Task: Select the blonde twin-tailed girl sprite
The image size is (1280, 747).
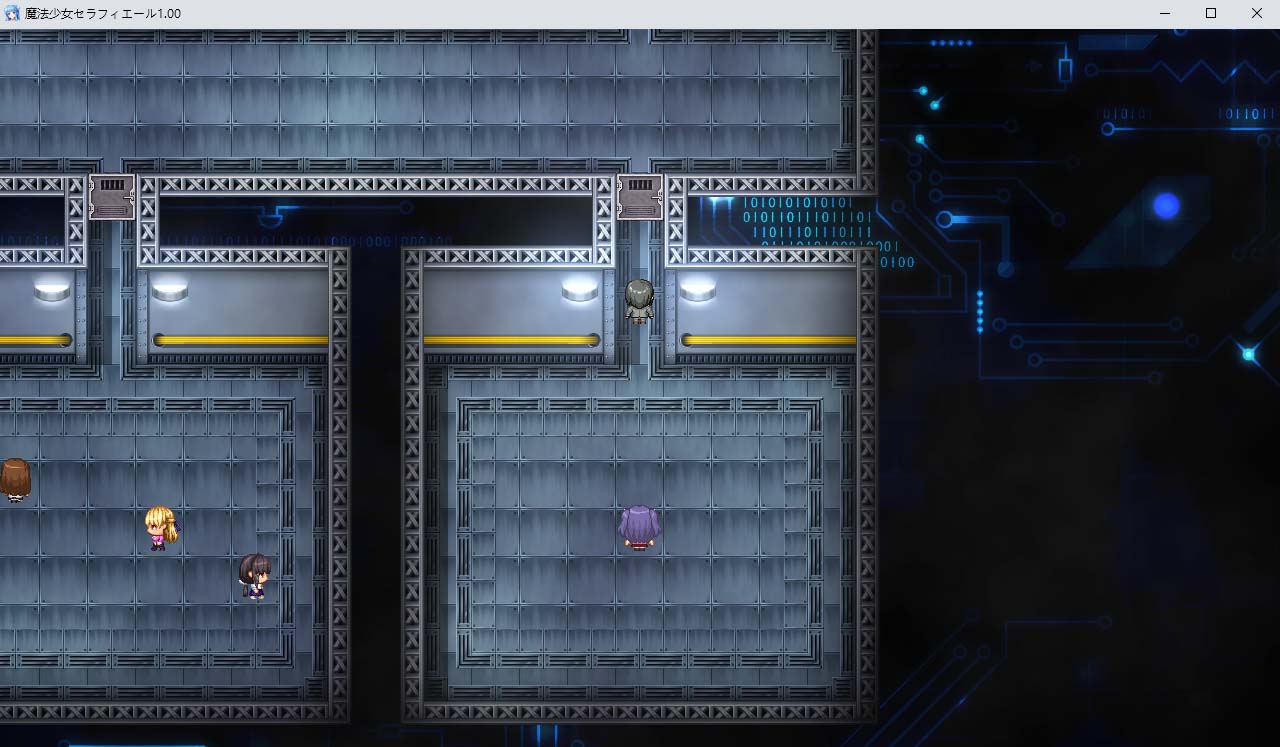Action: click(160, 525)
